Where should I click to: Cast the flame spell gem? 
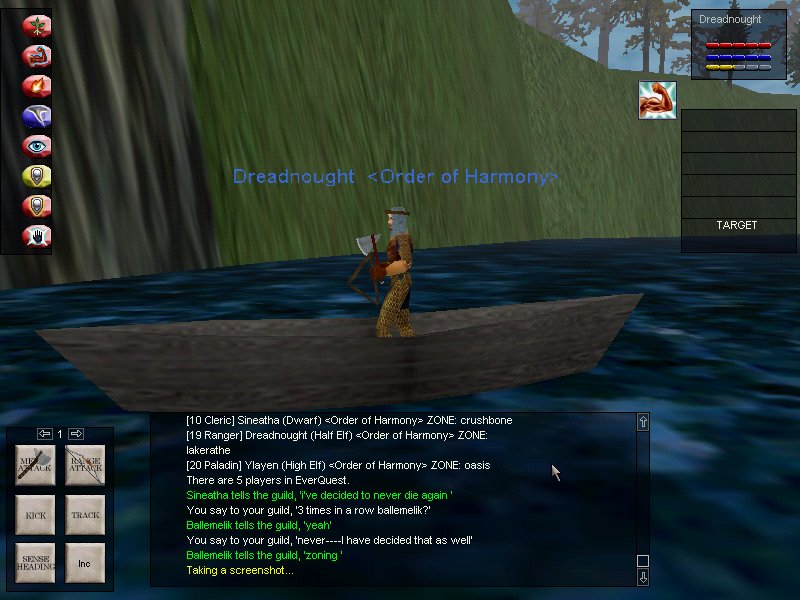tap(37, 86)
